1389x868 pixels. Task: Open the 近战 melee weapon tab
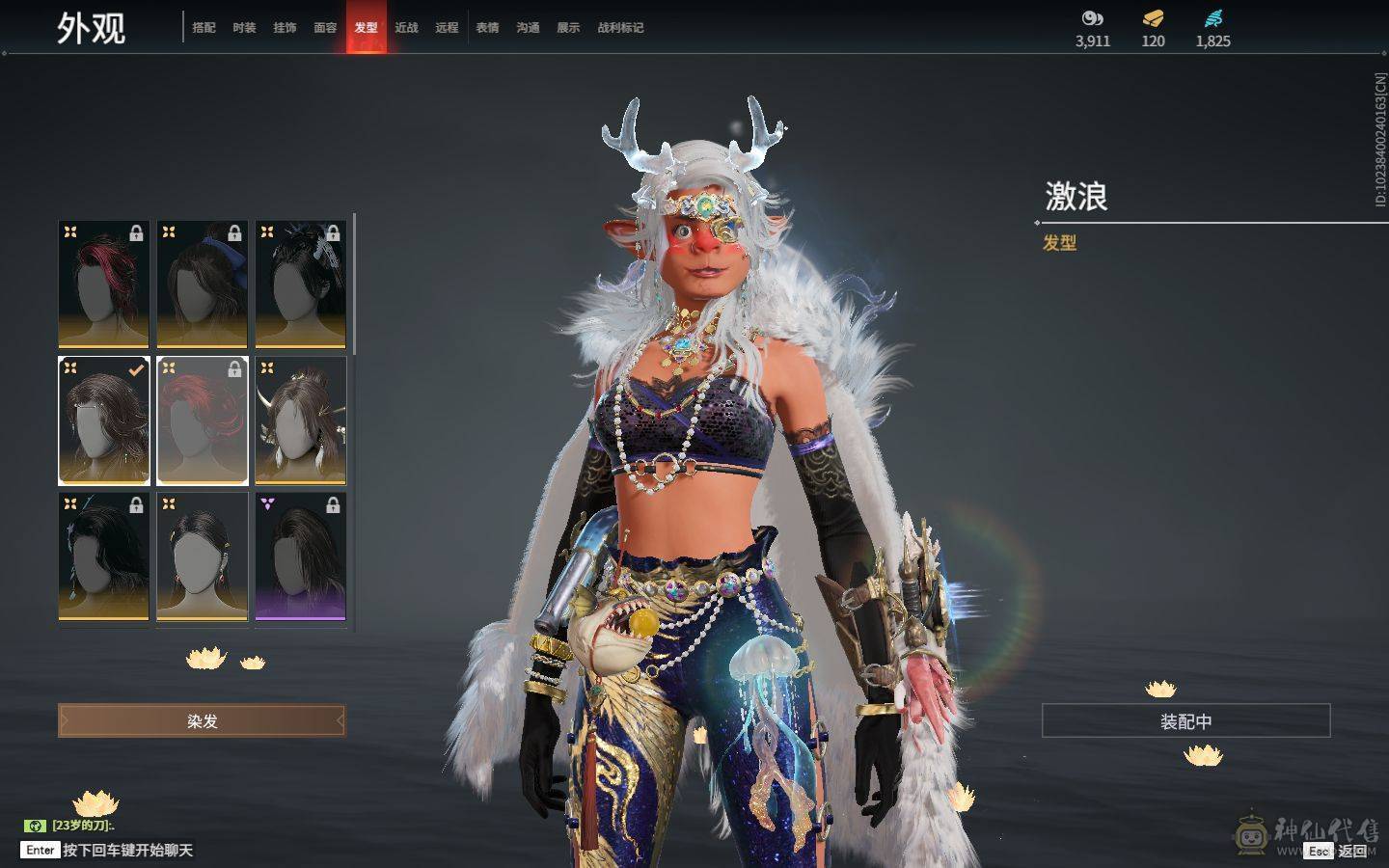pyautogui.click(x=406, y=28)
